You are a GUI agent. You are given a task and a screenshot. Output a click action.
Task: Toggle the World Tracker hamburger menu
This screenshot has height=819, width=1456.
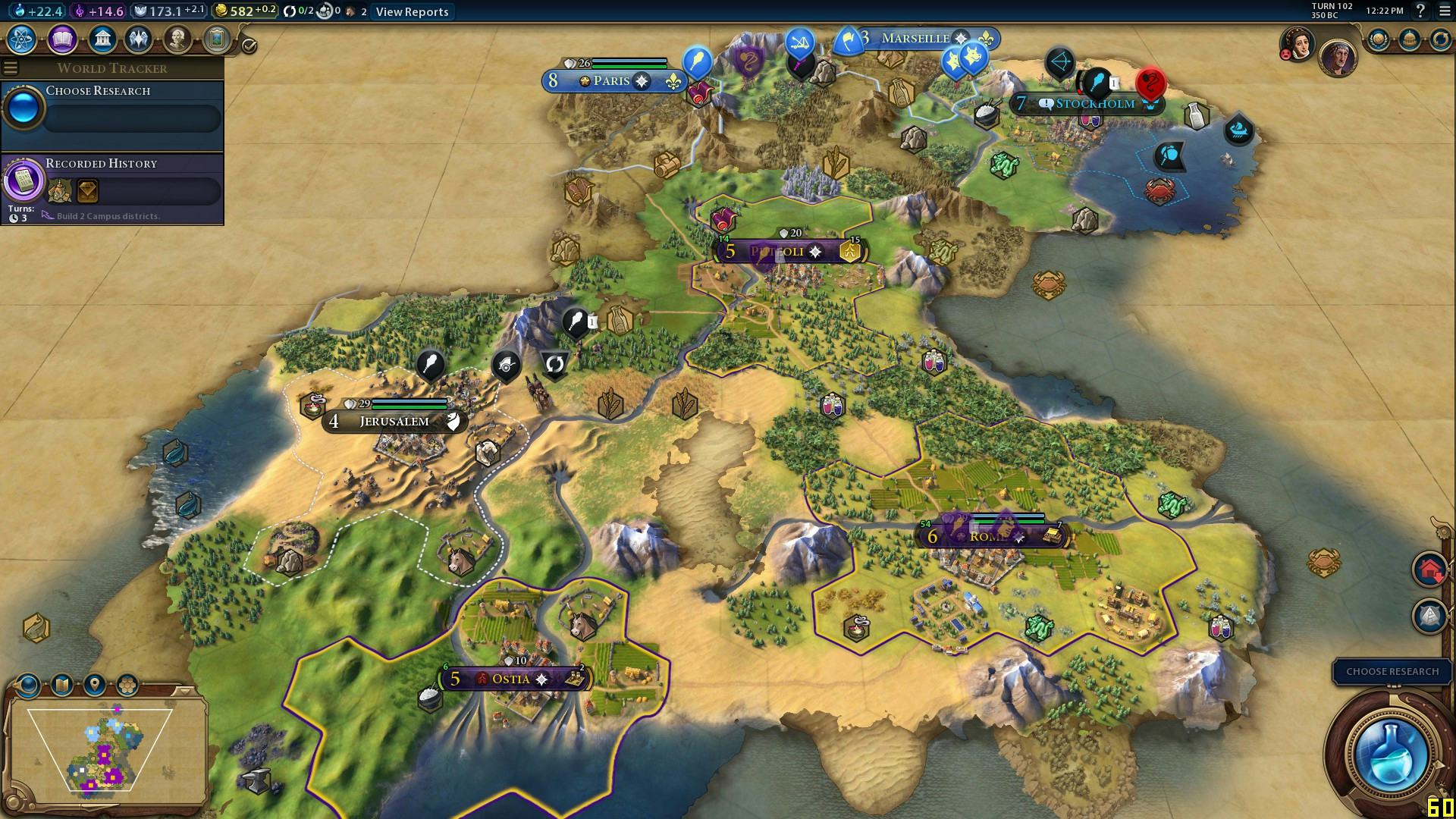tap(11, 68)
